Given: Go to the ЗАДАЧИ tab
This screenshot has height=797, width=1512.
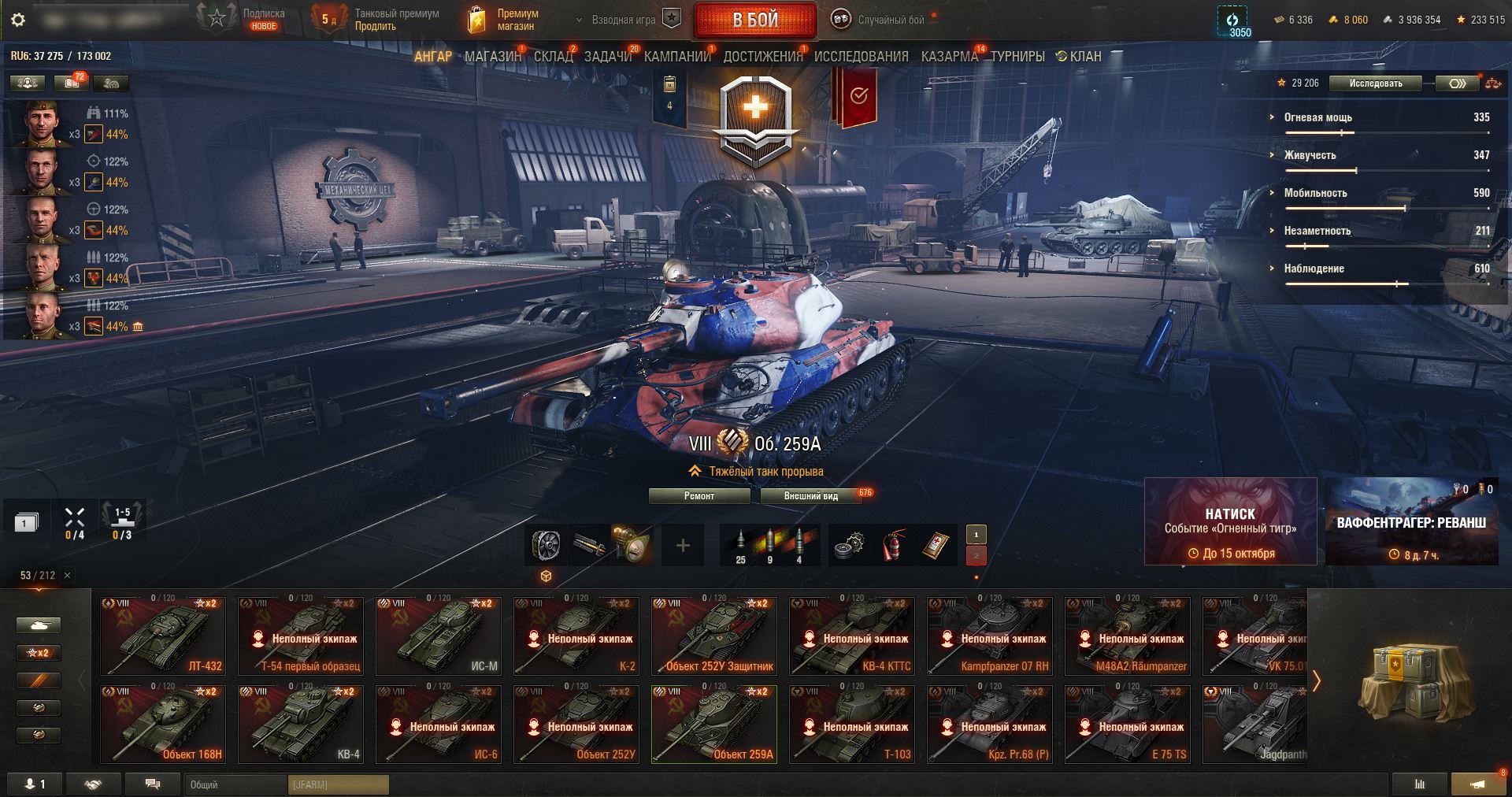Looking at the screenshot, I should coord(608,57).
